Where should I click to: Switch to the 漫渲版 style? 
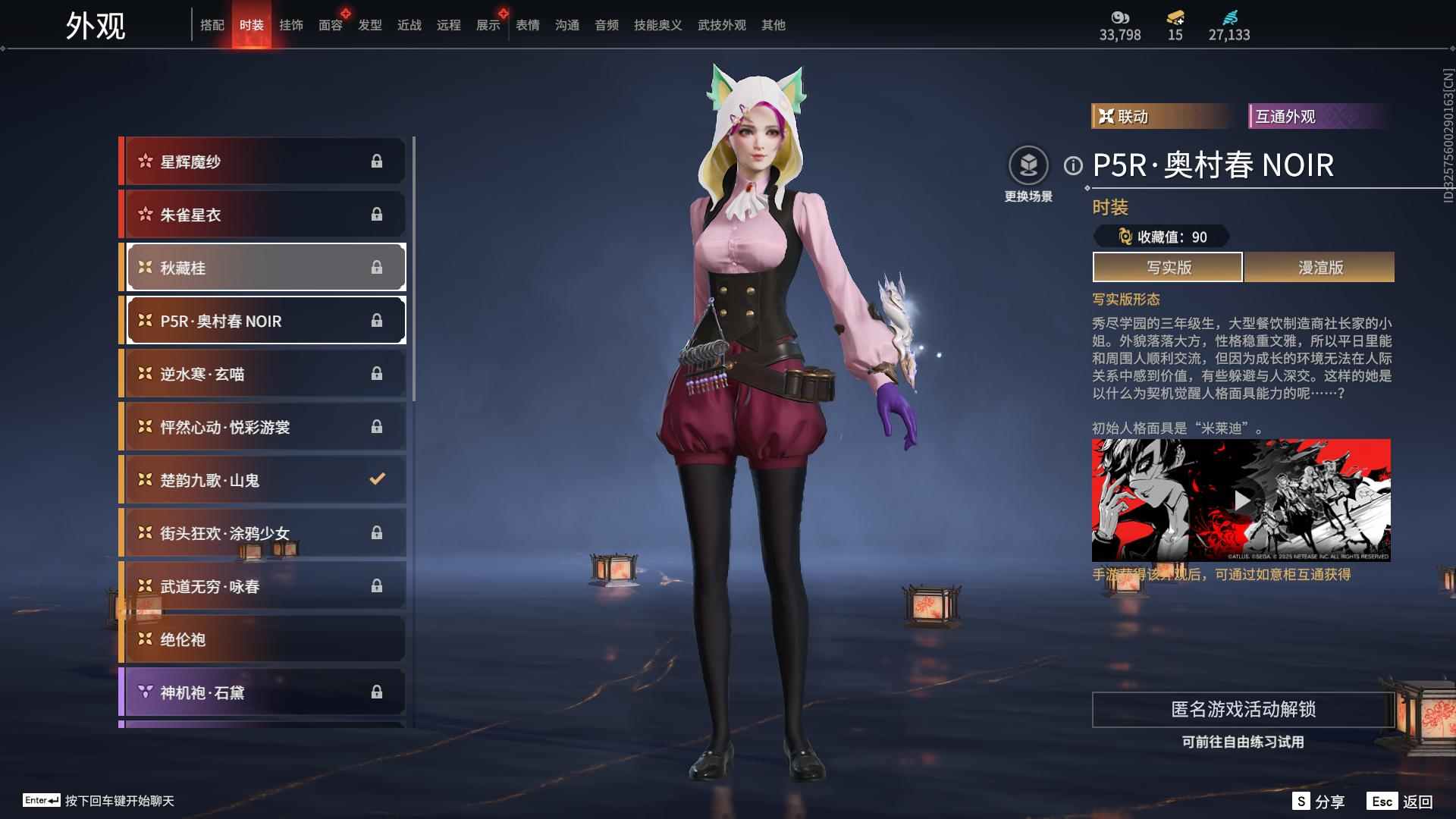1319,267
